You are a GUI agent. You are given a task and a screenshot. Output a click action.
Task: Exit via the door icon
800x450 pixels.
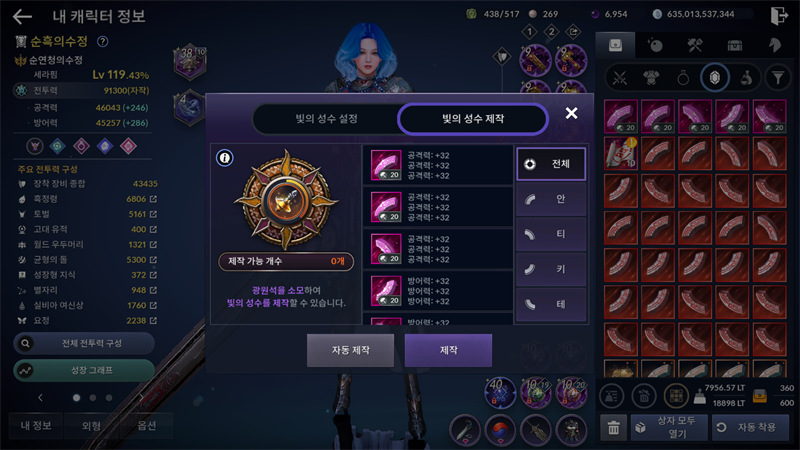coord(780,15)
